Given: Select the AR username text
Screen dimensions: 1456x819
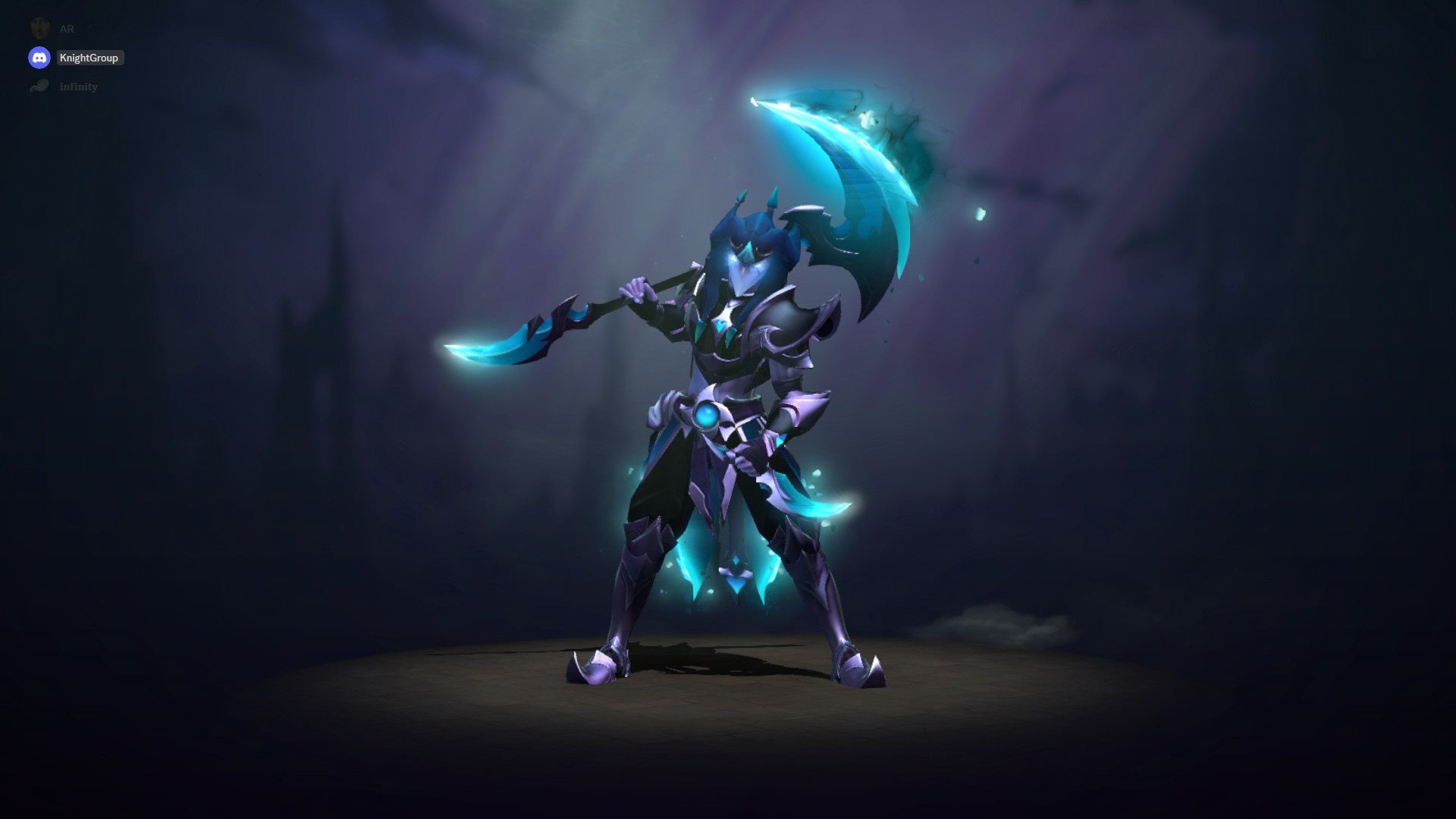Looking at the screenshot, I should 66,29.
